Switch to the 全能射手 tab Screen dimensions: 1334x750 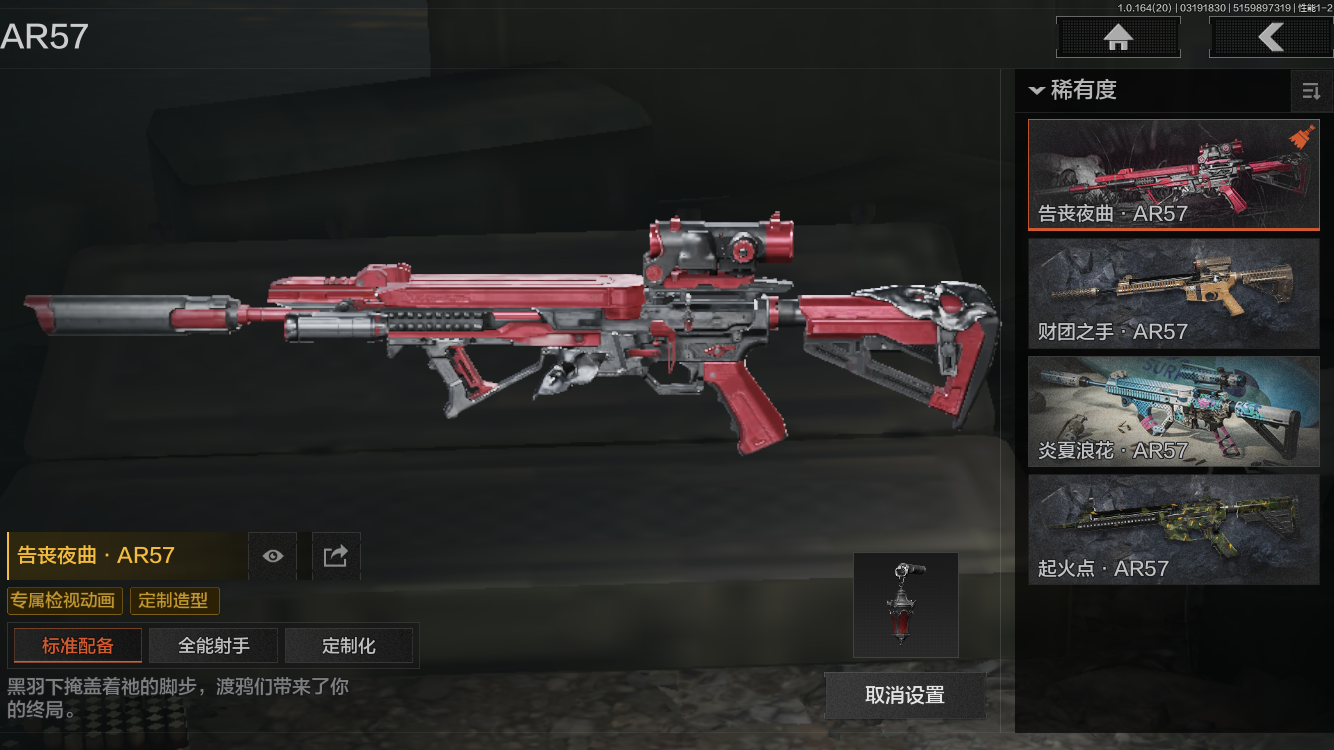coord(214,646)
